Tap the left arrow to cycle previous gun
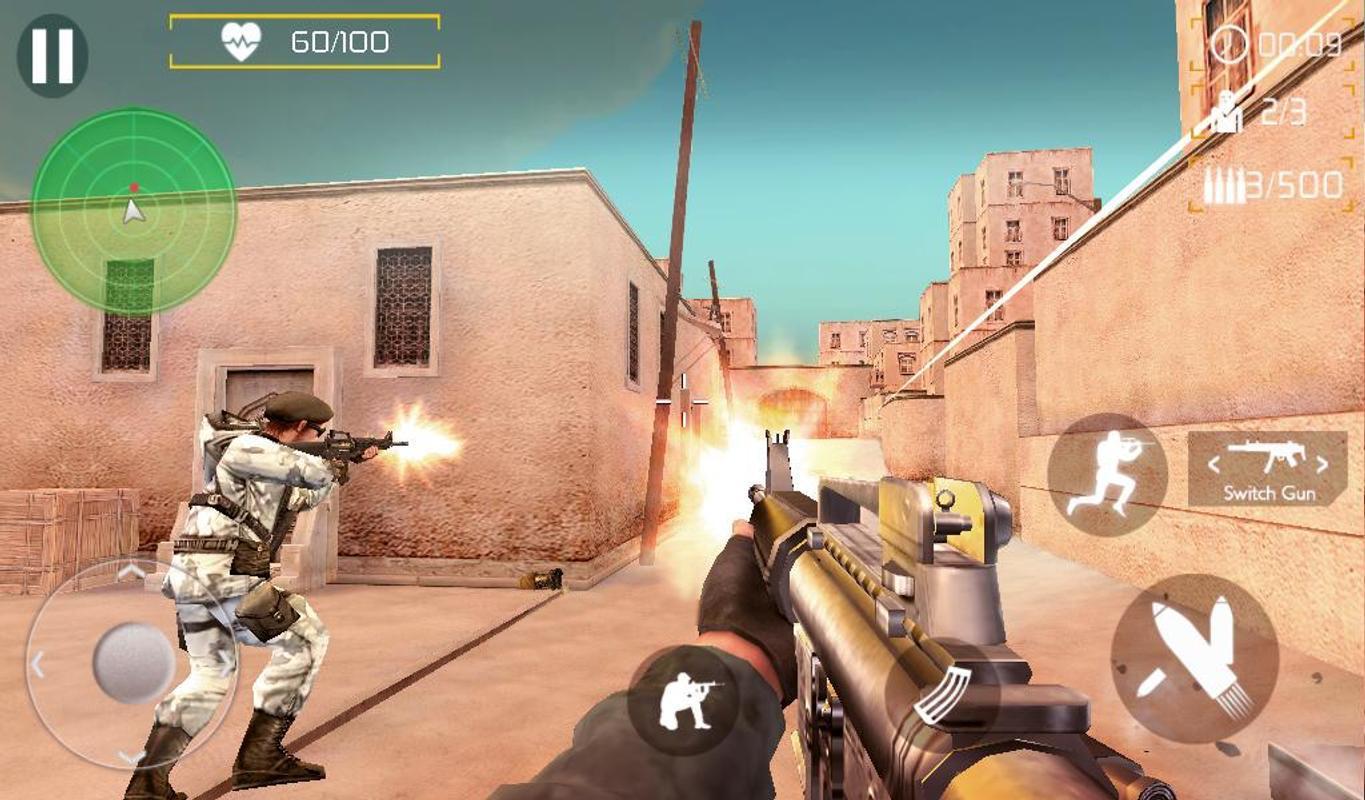 [x=1215, y=463]
